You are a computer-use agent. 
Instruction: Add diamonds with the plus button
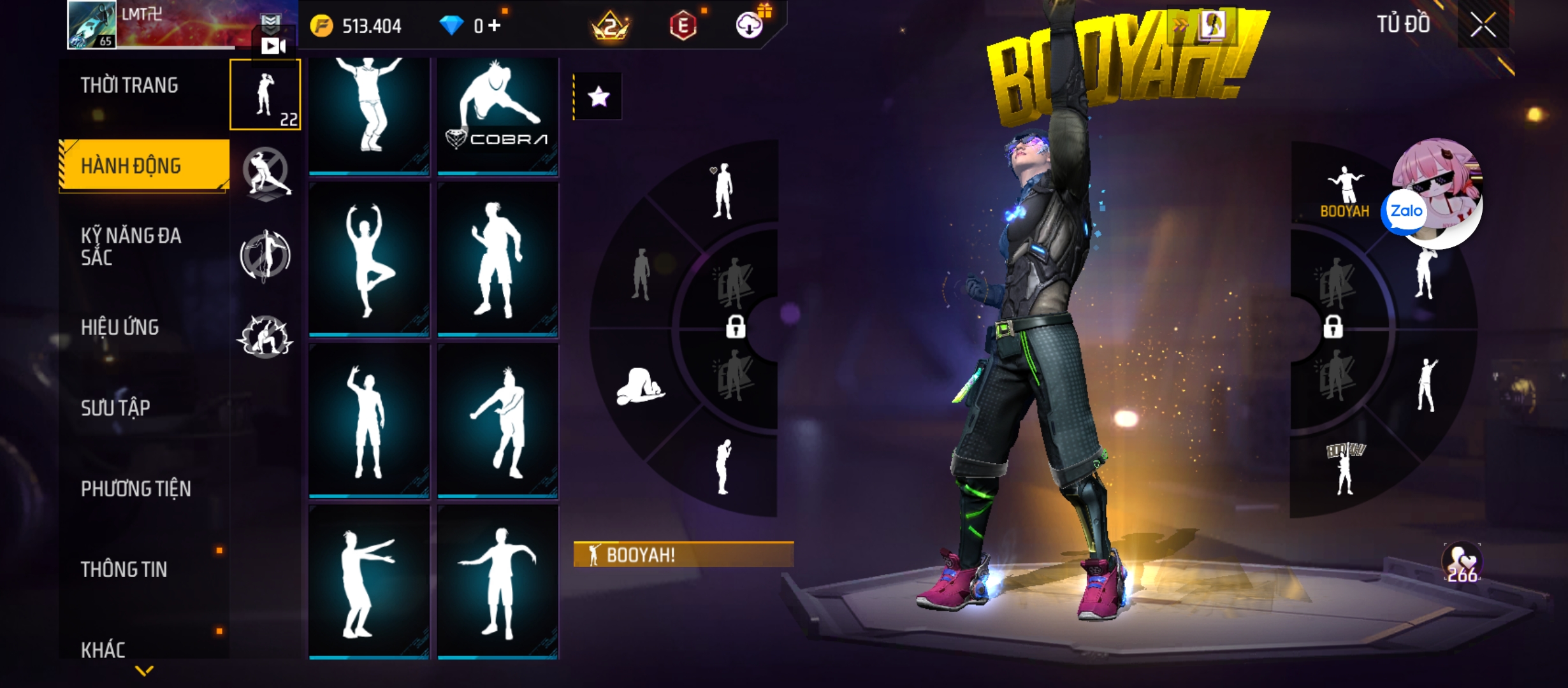pos(495,25)
